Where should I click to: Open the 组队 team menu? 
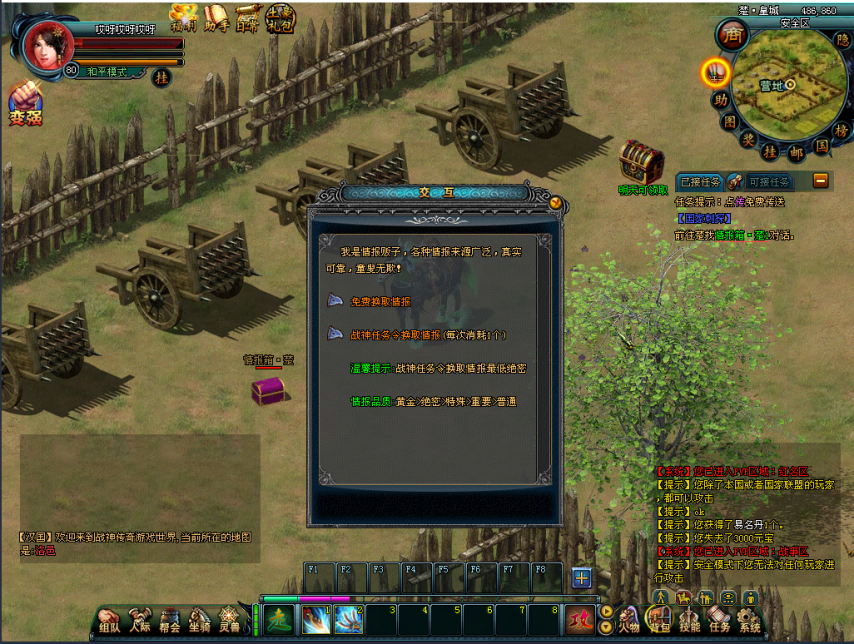coord(110,620)
